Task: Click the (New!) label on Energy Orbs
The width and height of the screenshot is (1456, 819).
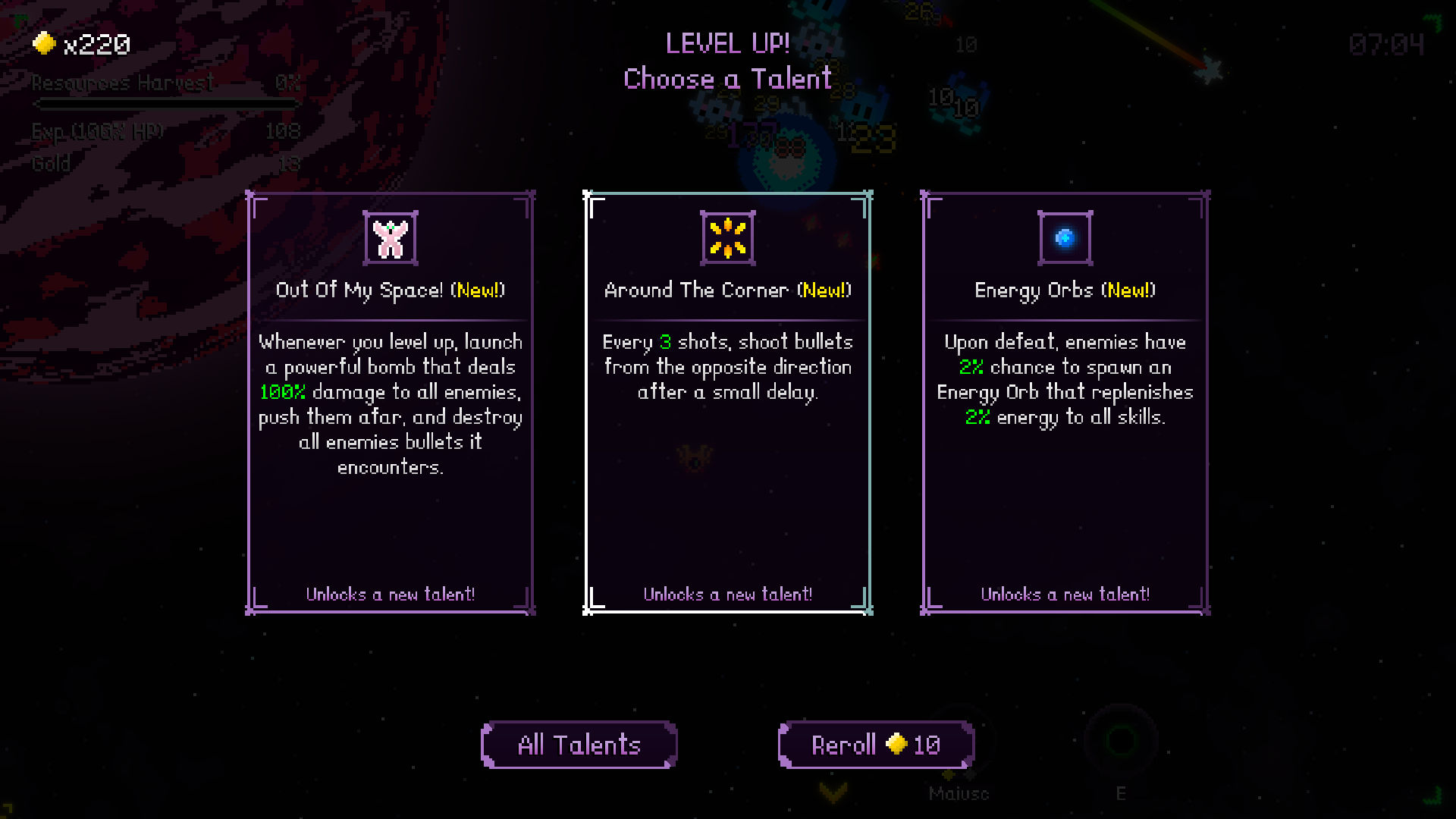Action: click(x=1128, y=290)
